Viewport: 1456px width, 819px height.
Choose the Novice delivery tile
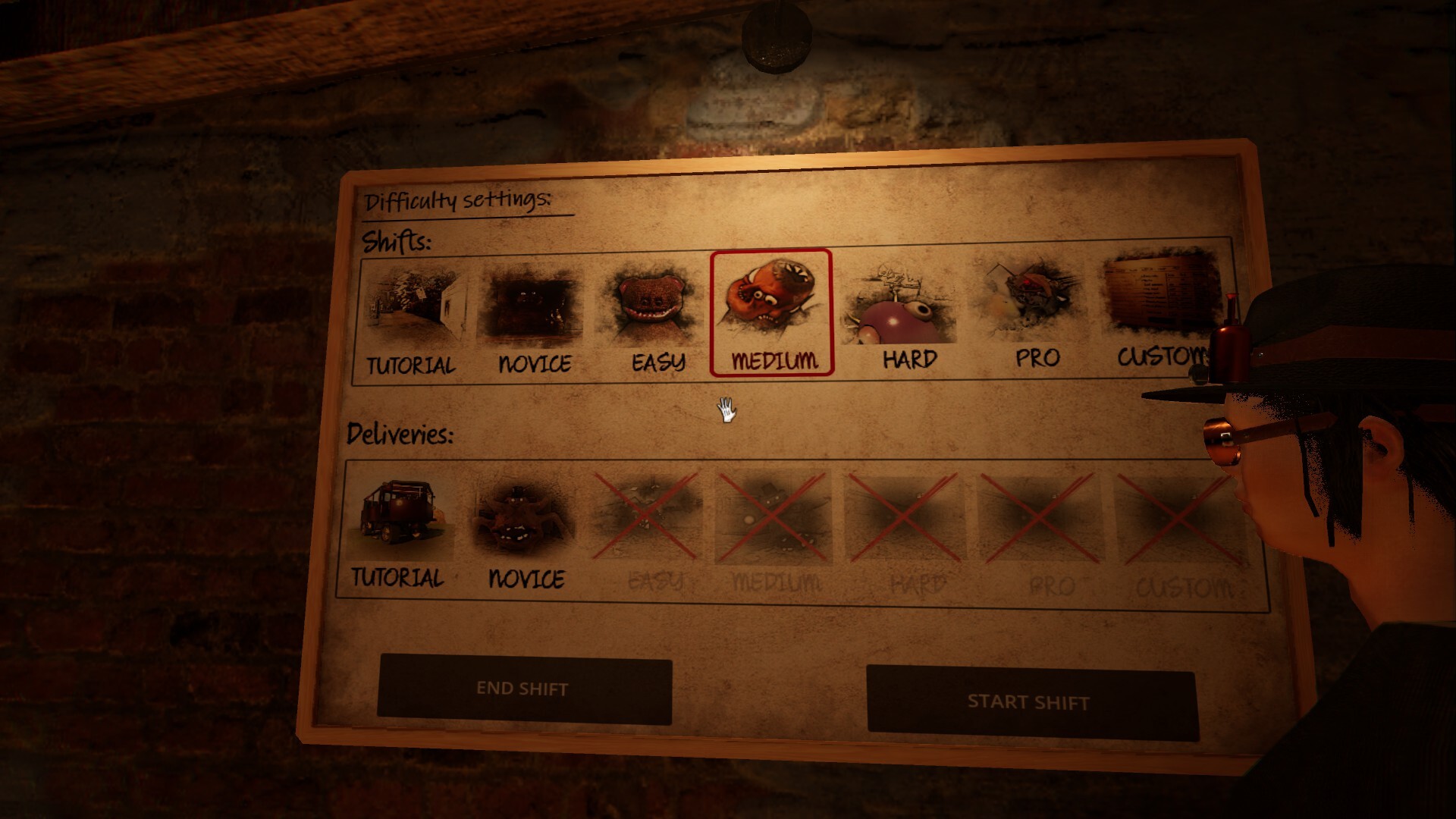526,532
